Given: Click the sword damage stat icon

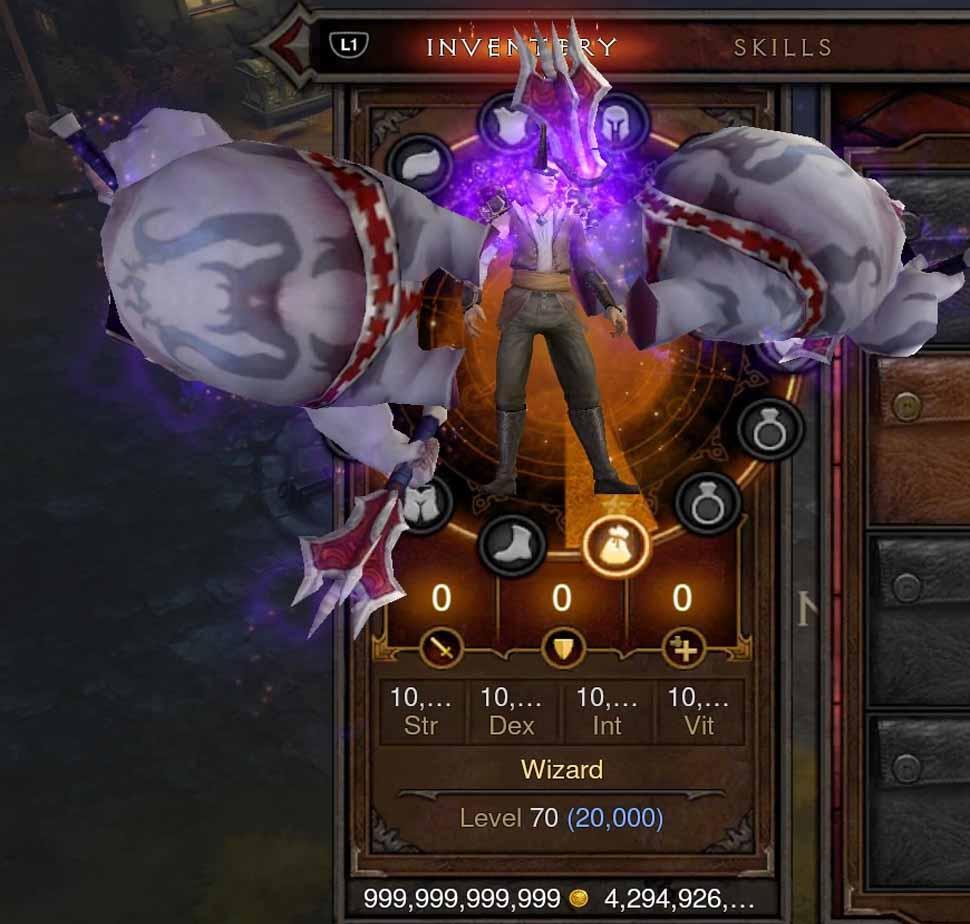Looking at the screenshot, I should (441, 649).
